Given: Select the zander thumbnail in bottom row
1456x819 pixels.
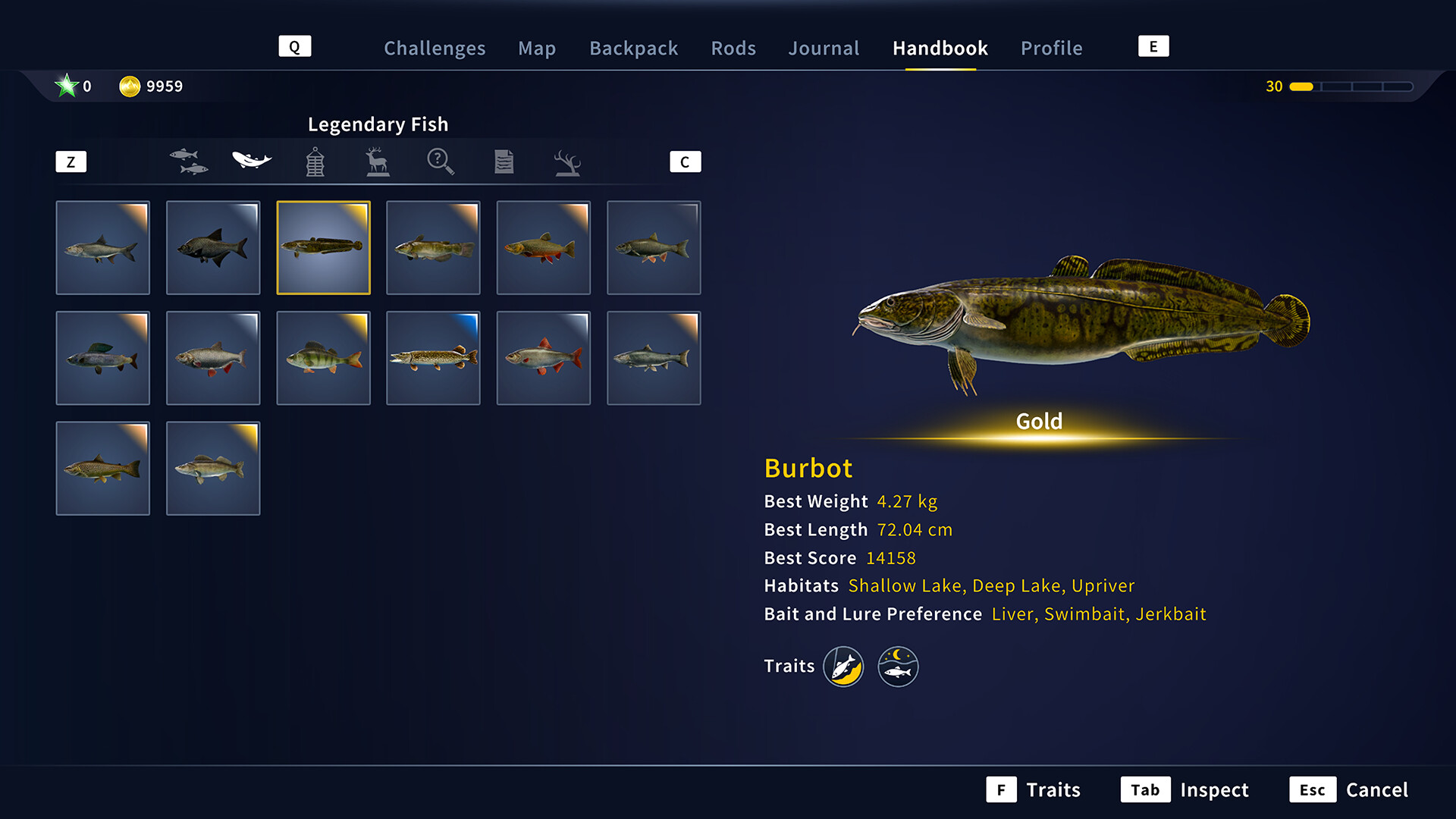Looking at the screenshot, I should (x=213, y=468).
